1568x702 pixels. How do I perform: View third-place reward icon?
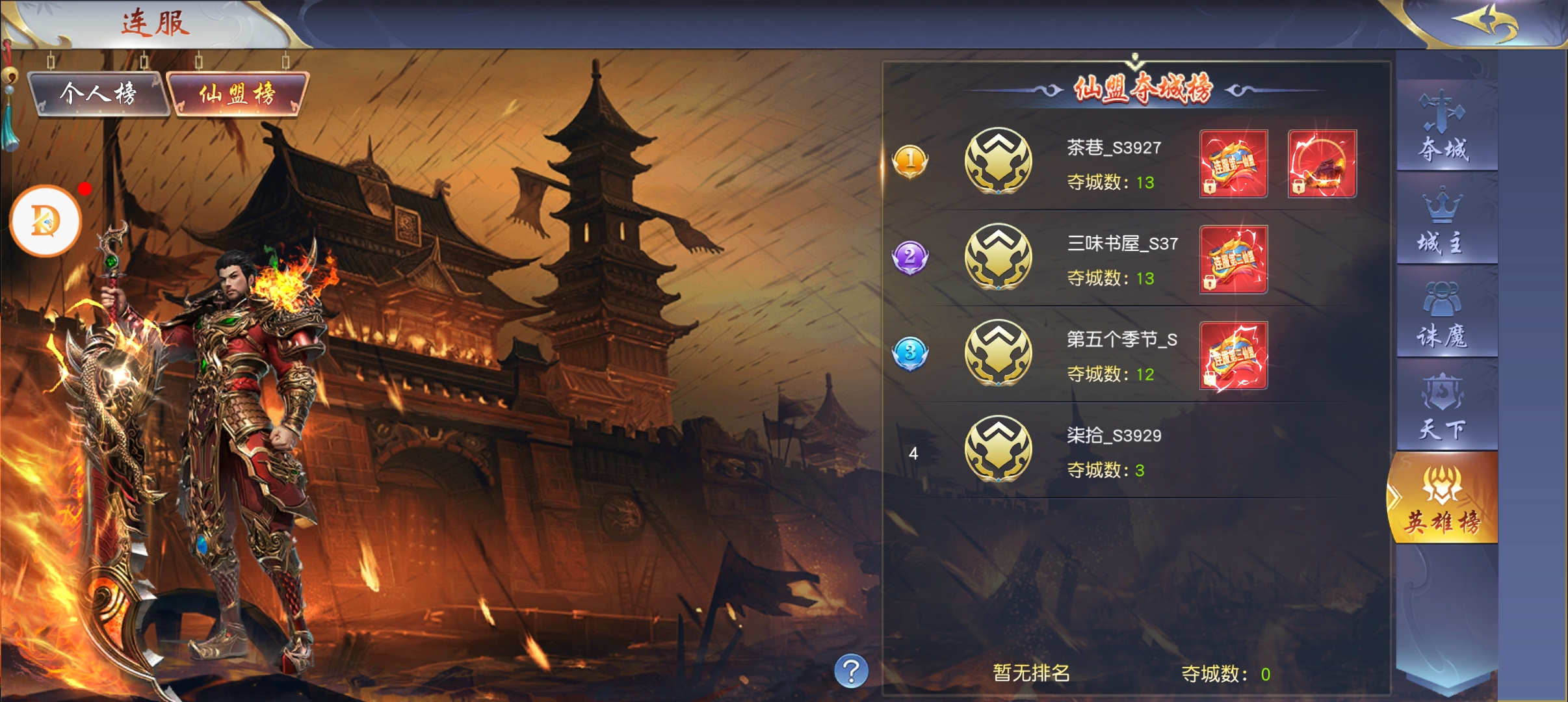[x=1233, y=356]
